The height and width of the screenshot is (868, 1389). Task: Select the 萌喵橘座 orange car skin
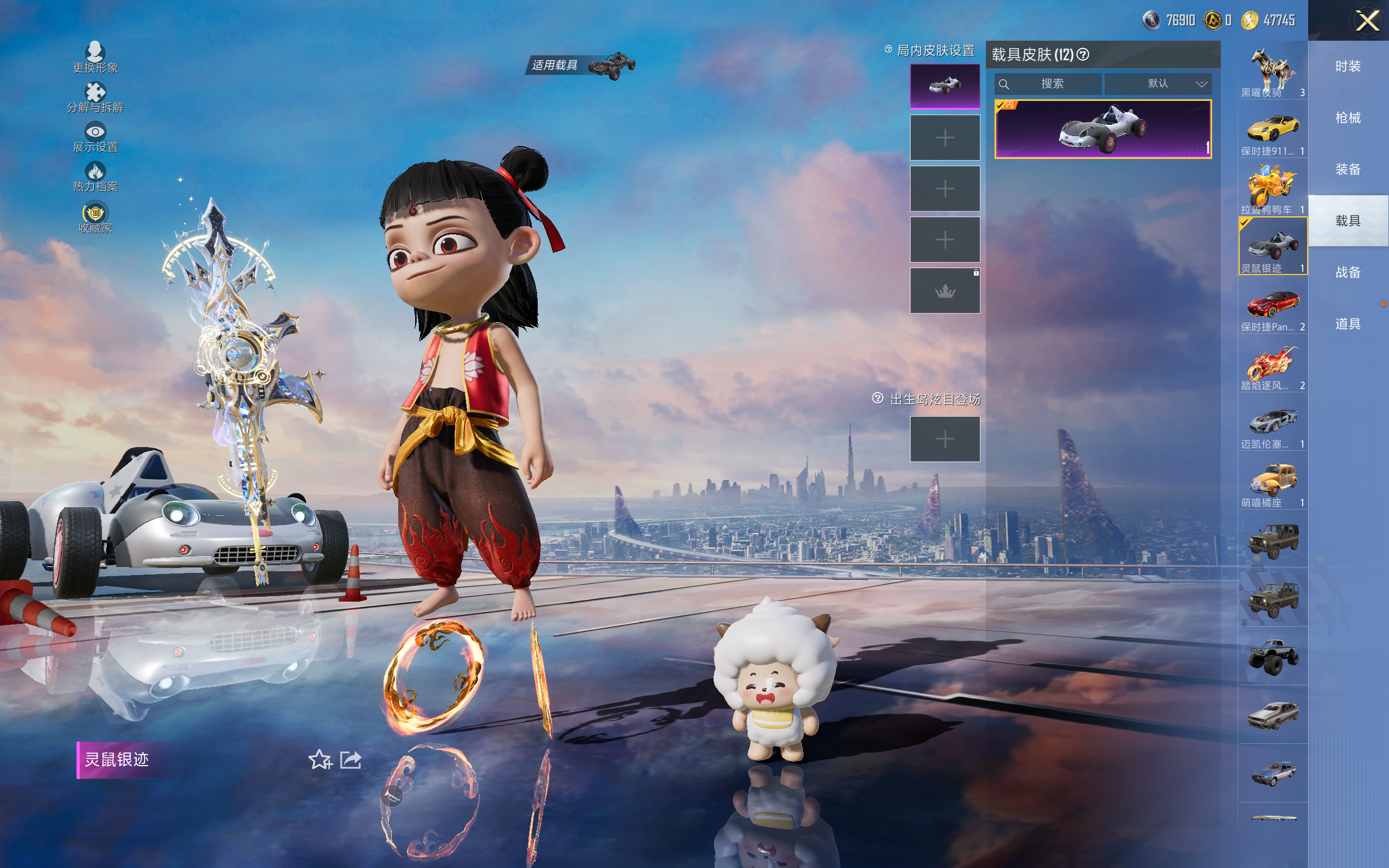tap(1272, 481)
